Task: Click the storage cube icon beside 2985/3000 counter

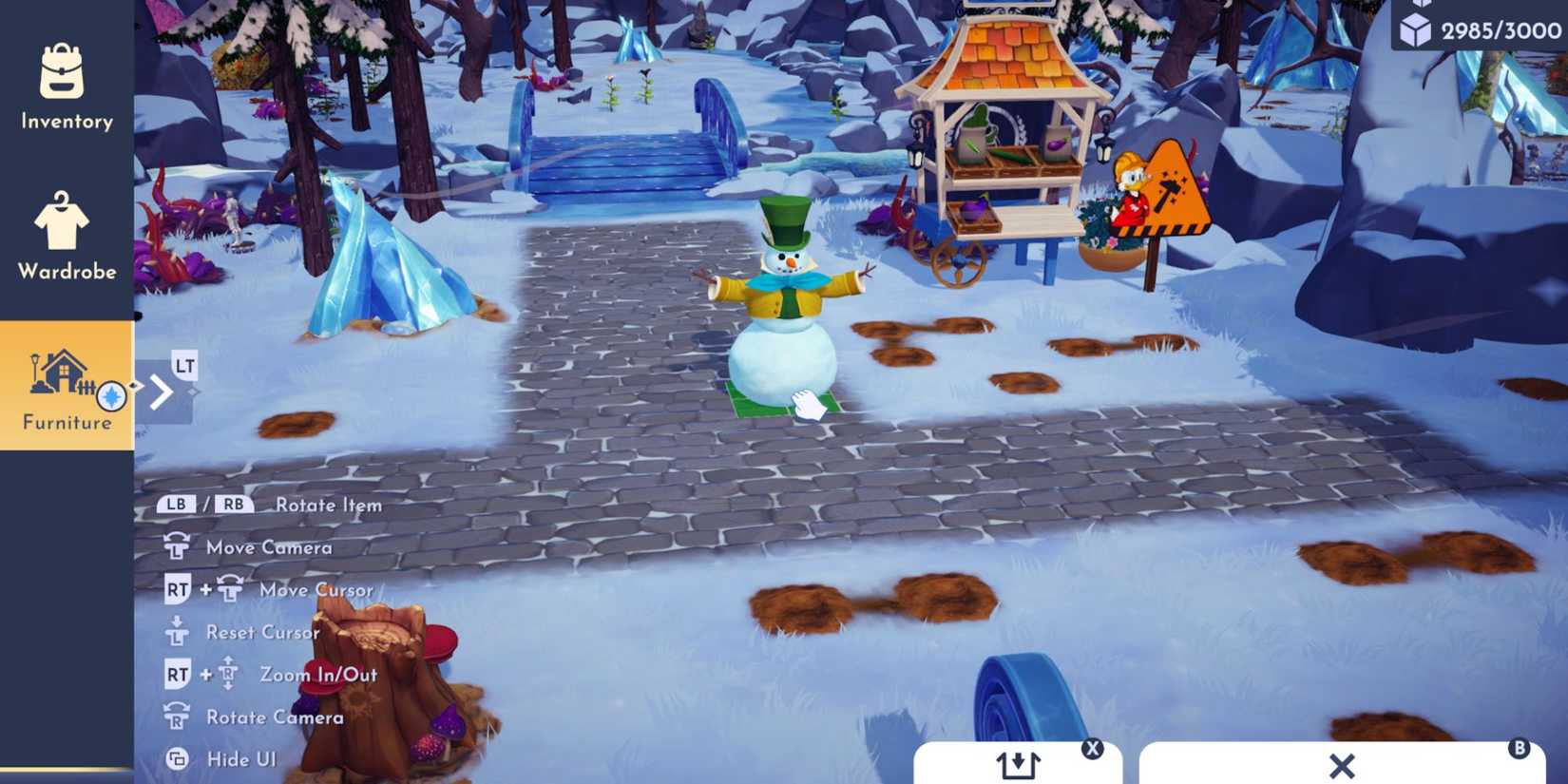Action: click(1416, 27)
